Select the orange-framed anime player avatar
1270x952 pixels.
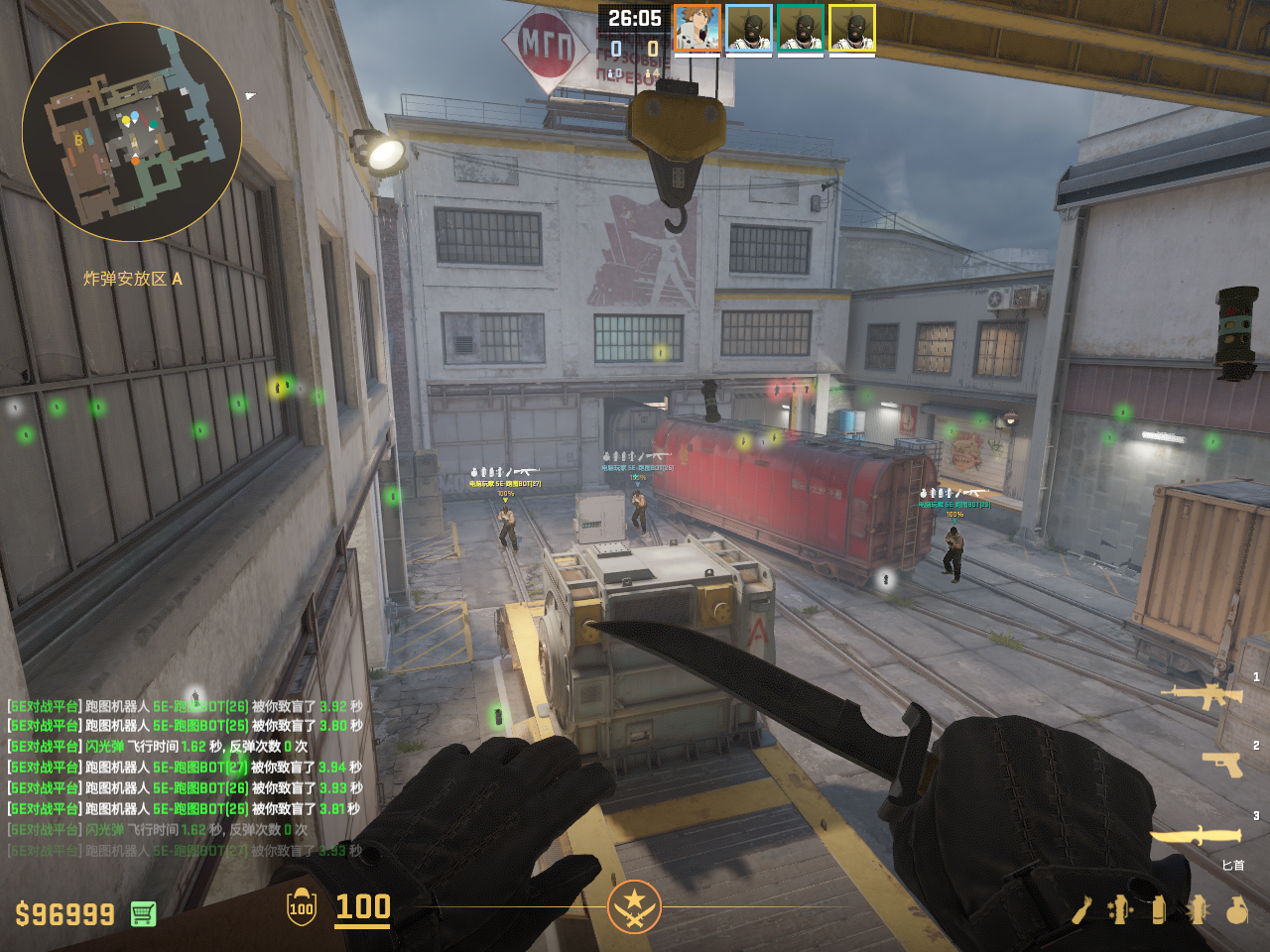tap(698, 28)
